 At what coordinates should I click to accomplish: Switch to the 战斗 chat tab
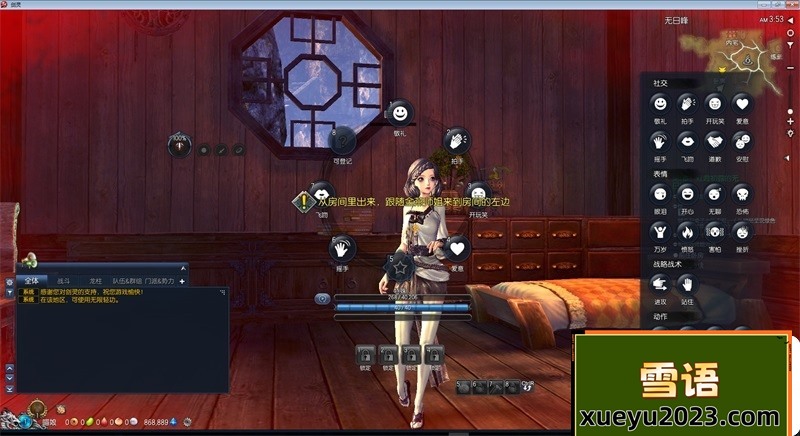pos(64,281)
